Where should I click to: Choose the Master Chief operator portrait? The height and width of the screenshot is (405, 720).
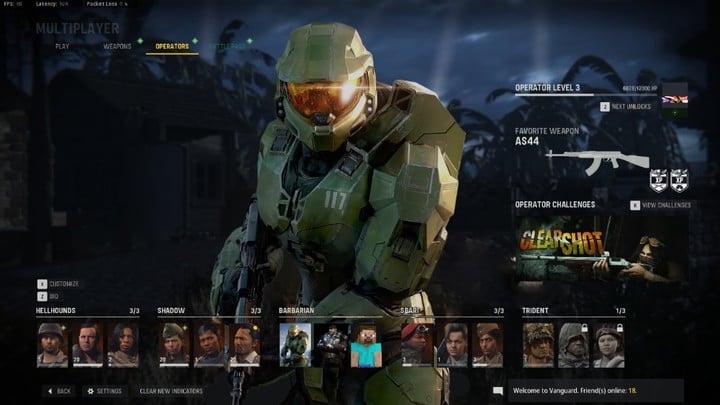click(x=296, y=344)
